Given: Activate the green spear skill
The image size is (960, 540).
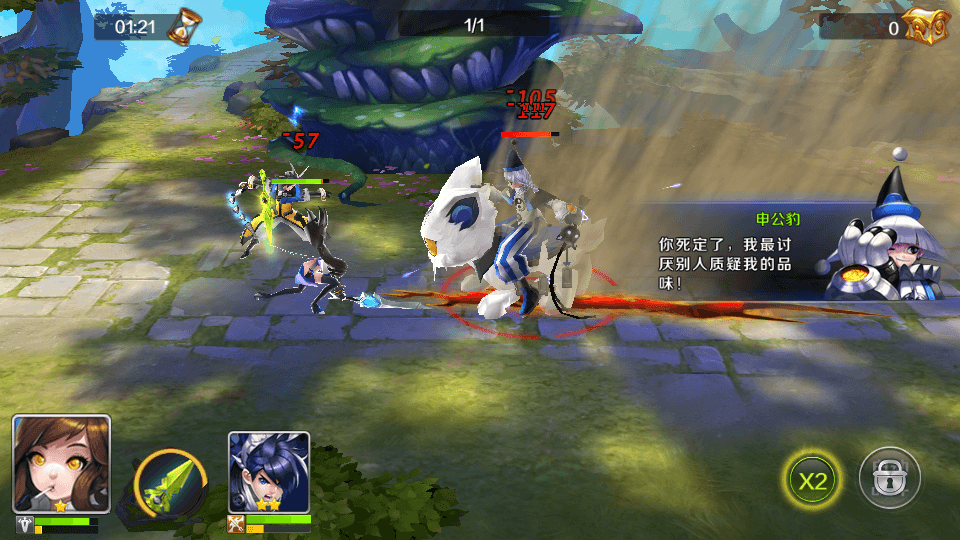Looking at the screenshot, I should click(170, 485).
